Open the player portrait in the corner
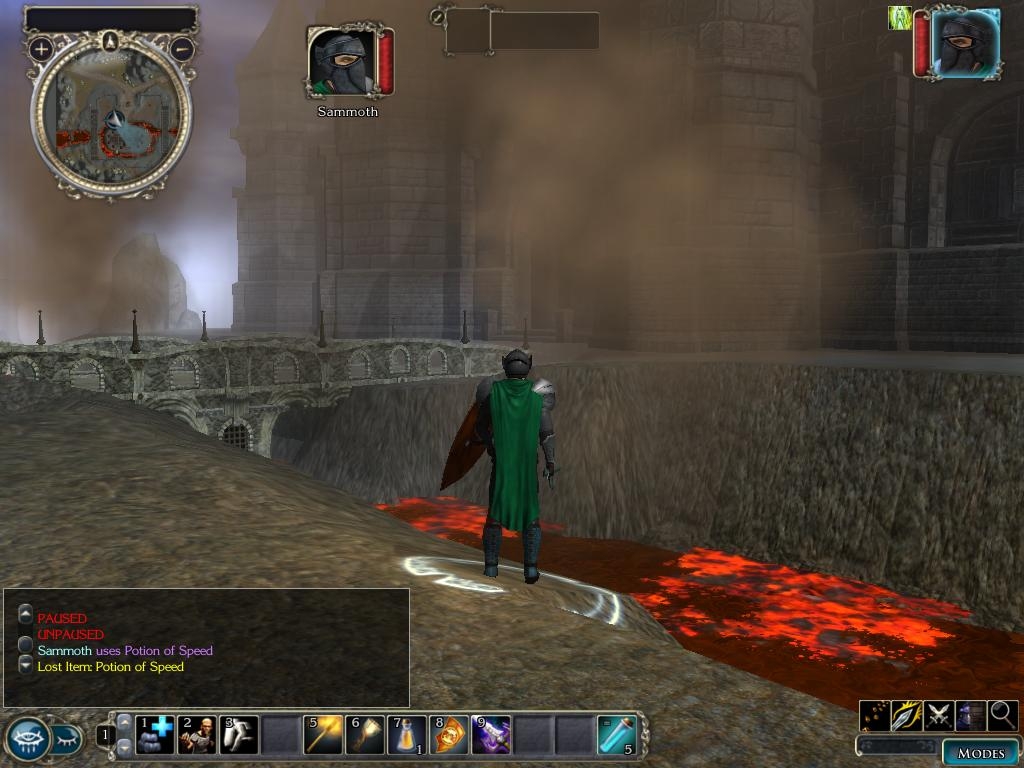 pyautogui.click(x=965, y=44)
